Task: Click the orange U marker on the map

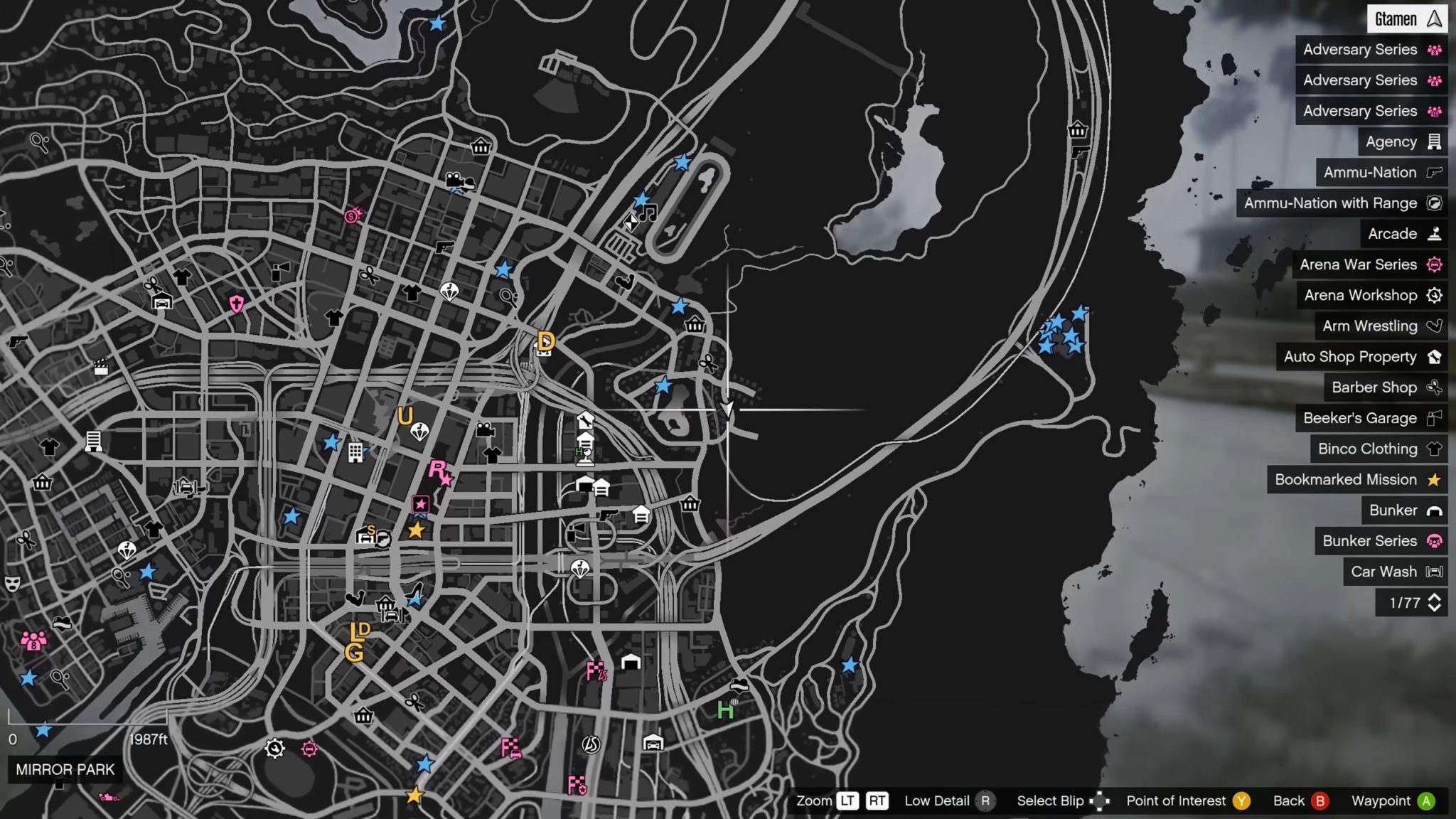Action: 405,415
